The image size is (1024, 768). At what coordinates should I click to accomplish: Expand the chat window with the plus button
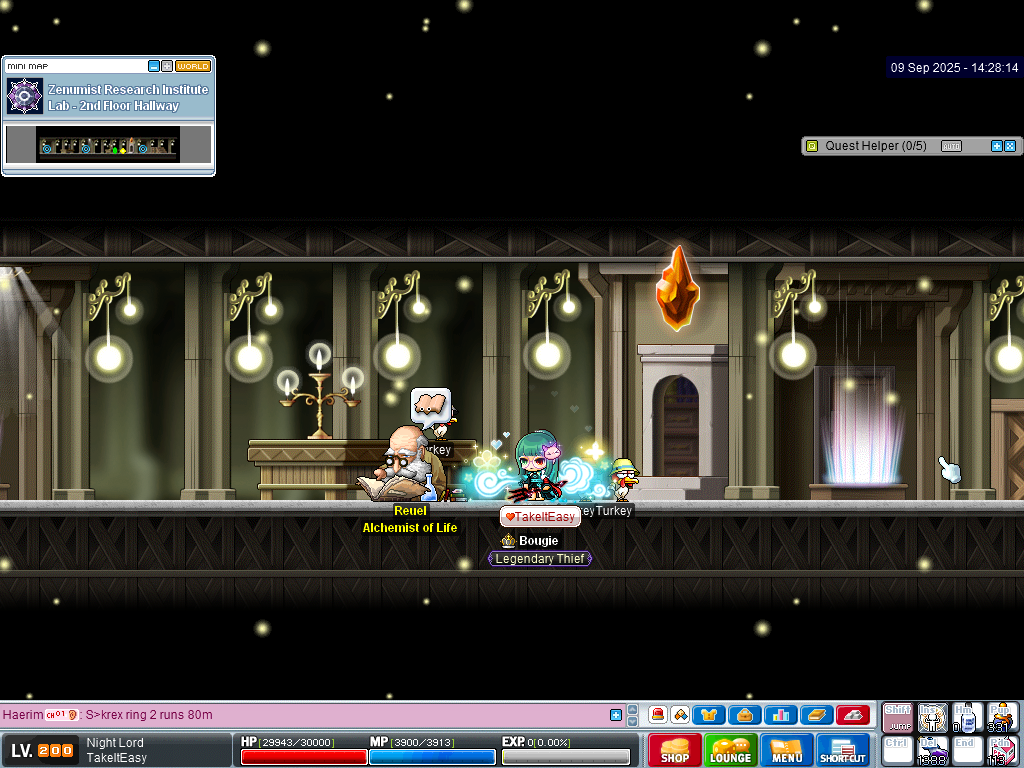click(616, 715)
